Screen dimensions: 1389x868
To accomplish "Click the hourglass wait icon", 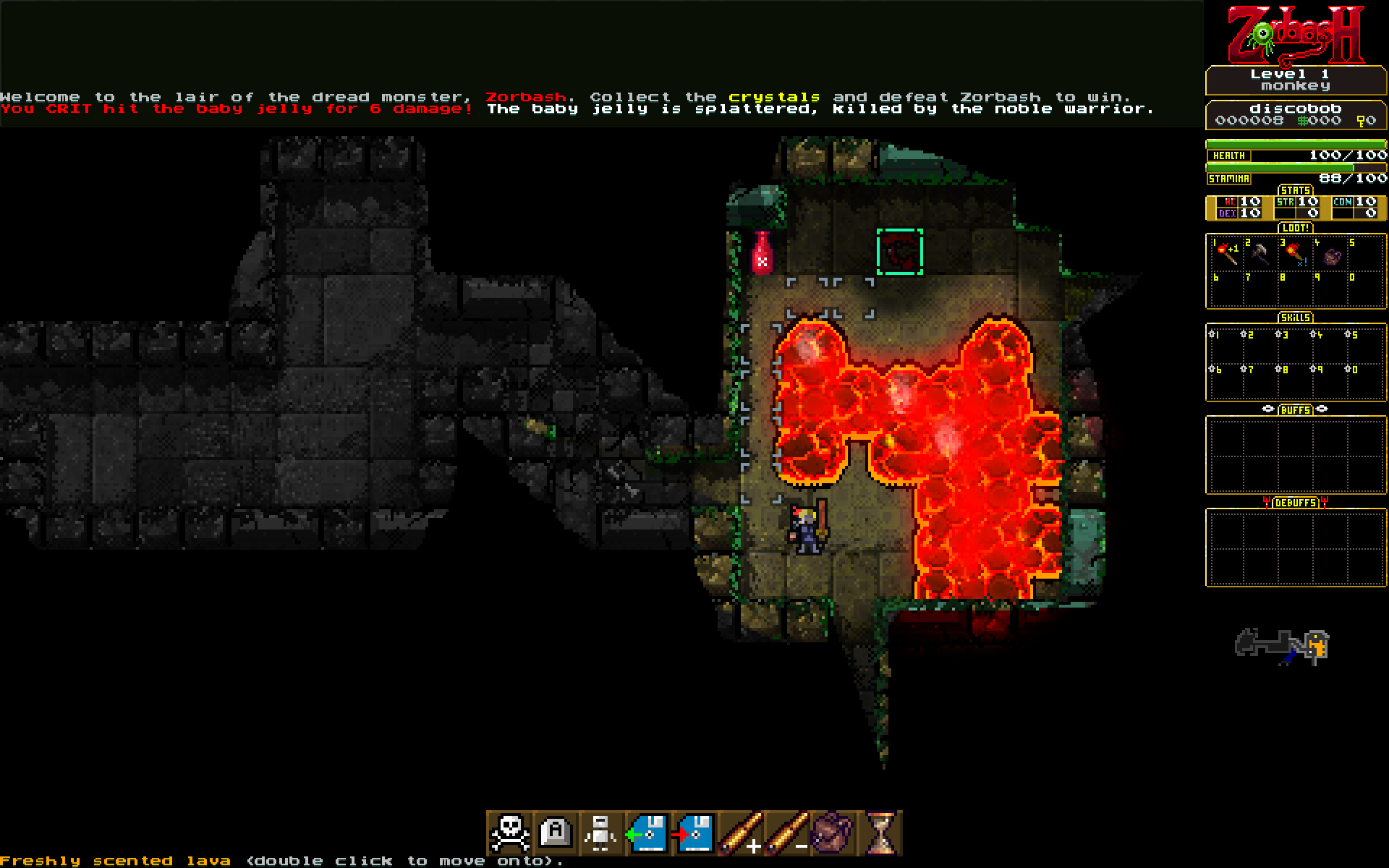I will pyautogui.click(x=879, y=833).
